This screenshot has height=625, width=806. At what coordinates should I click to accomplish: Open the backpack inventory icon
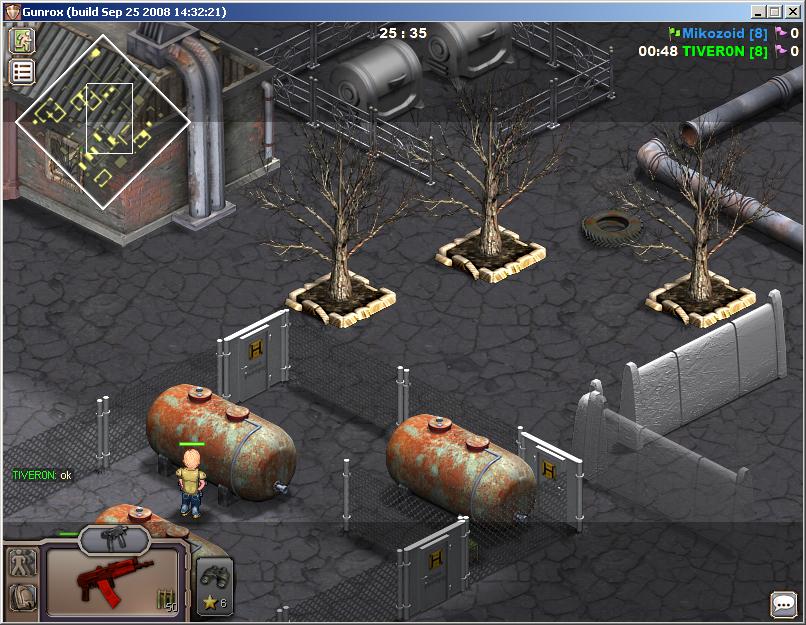click(22, 598)
